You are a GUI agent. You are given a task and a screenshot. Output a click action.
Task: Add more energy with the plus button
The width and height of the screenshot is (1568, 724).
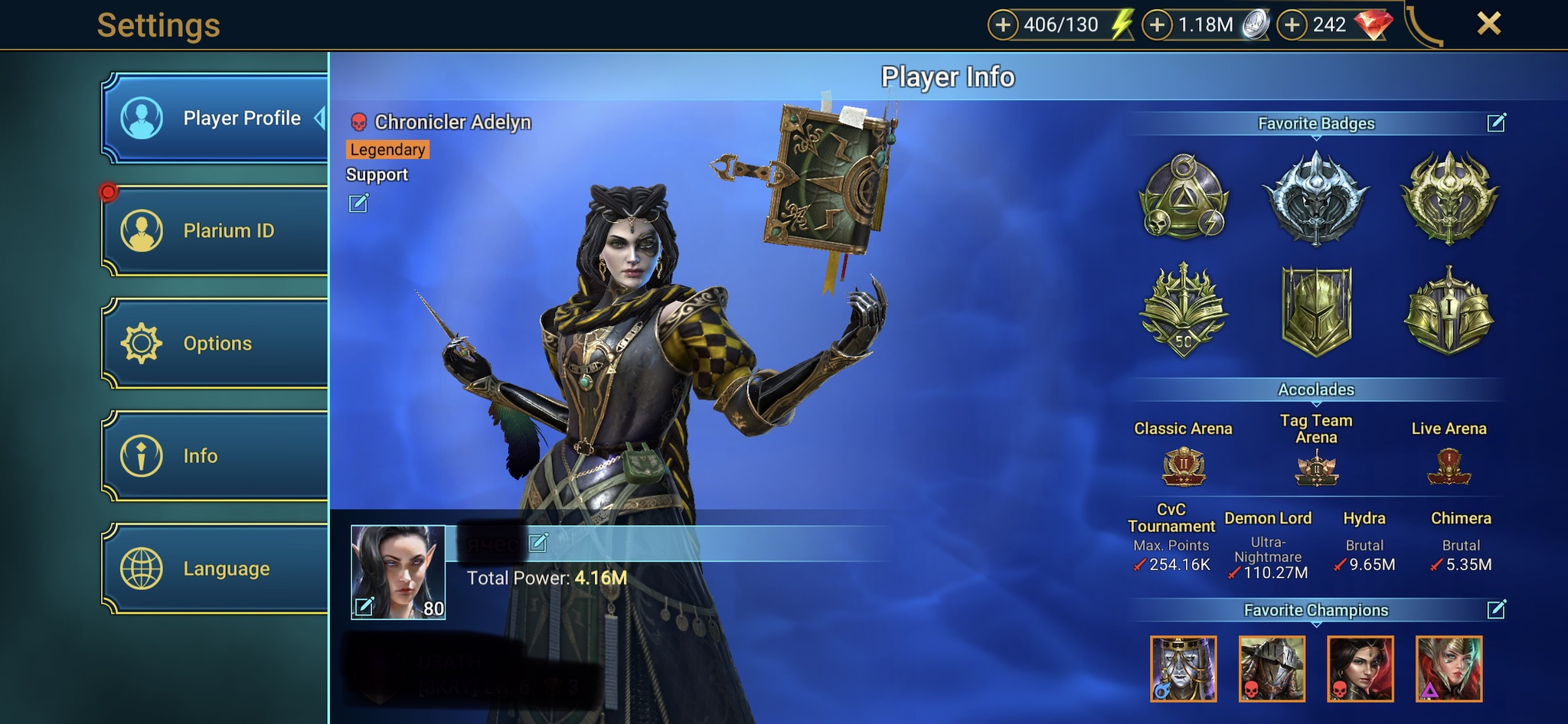[x=1003, y=25]
